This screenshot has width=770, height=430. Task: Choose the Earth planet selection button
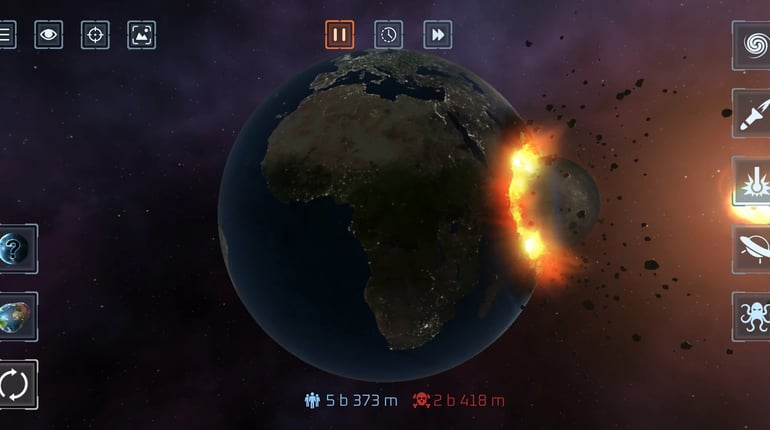18,316
